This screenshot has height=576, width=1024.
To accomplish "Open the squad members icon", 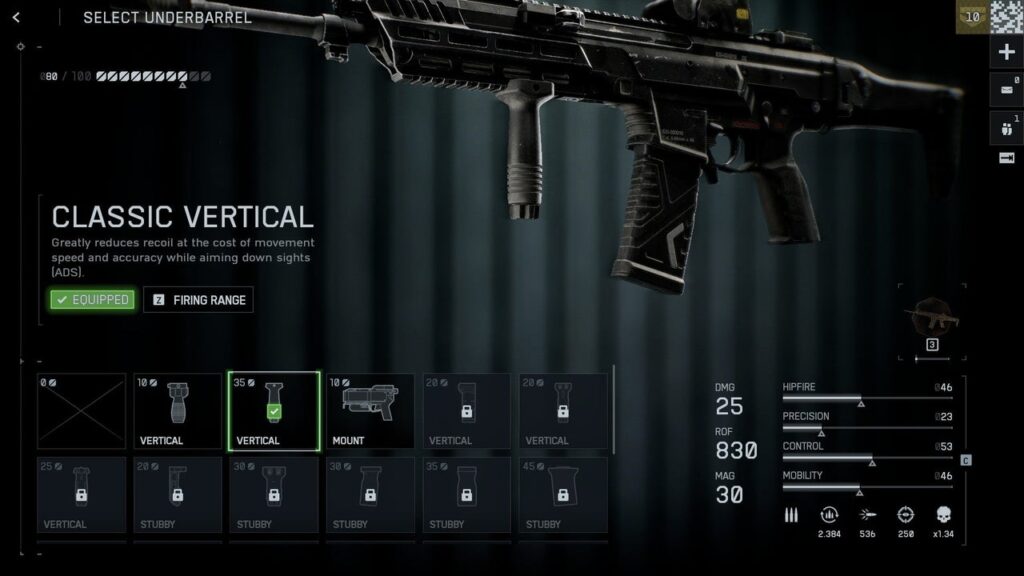I will pyautogui.click(x=1006, y=127).
